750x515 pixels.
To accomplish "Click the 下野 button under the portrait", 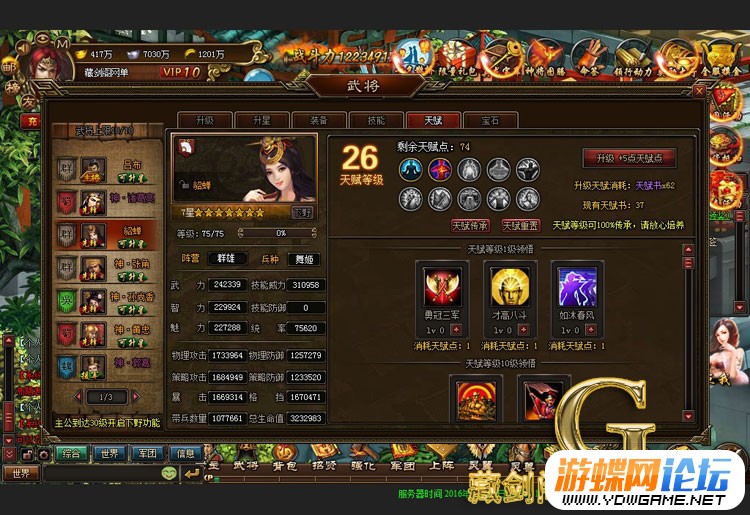I will [301, 212].
